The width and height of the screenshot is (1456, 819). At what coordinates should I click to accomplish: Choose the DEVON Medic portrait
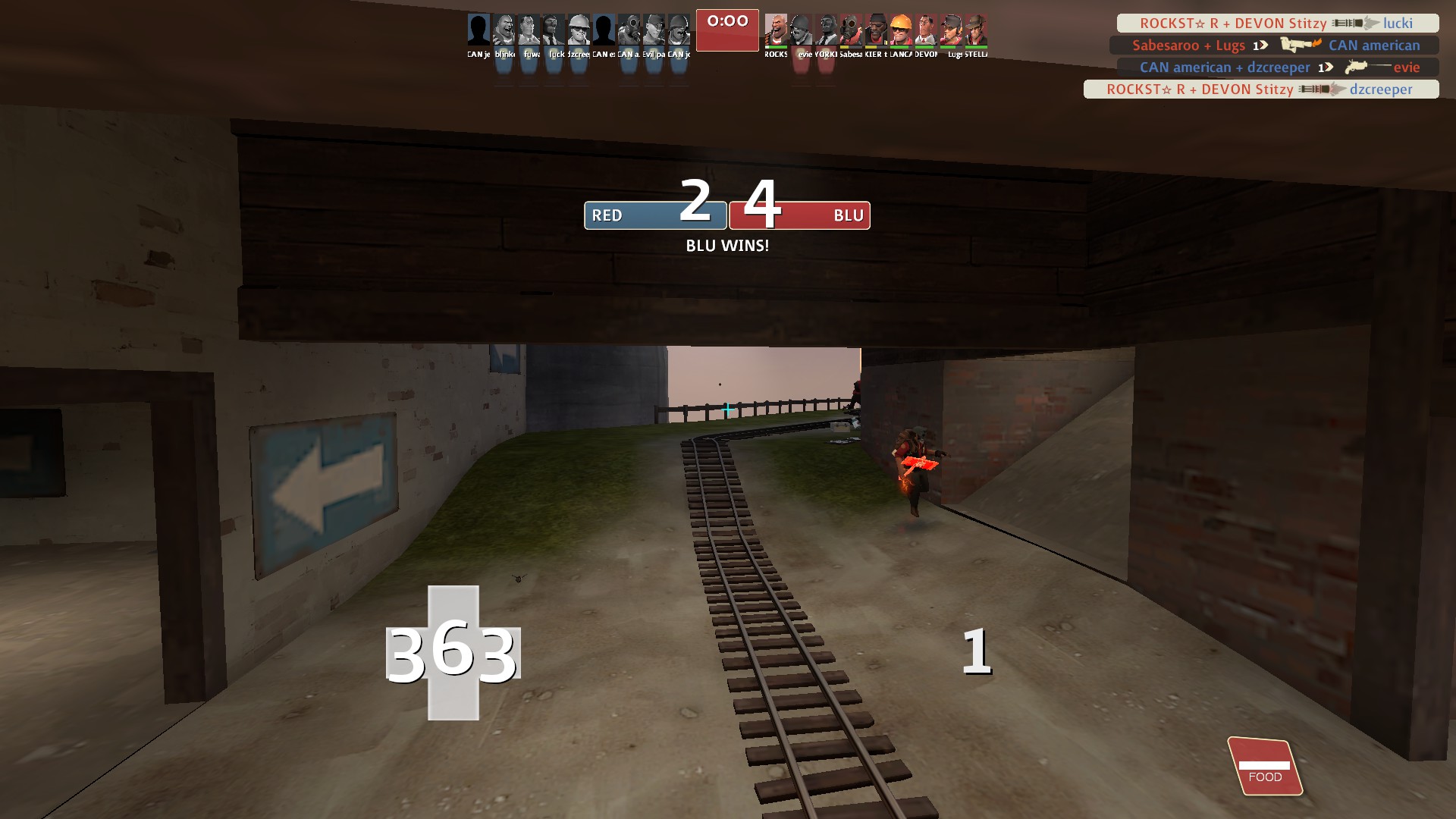click(926, 30)
